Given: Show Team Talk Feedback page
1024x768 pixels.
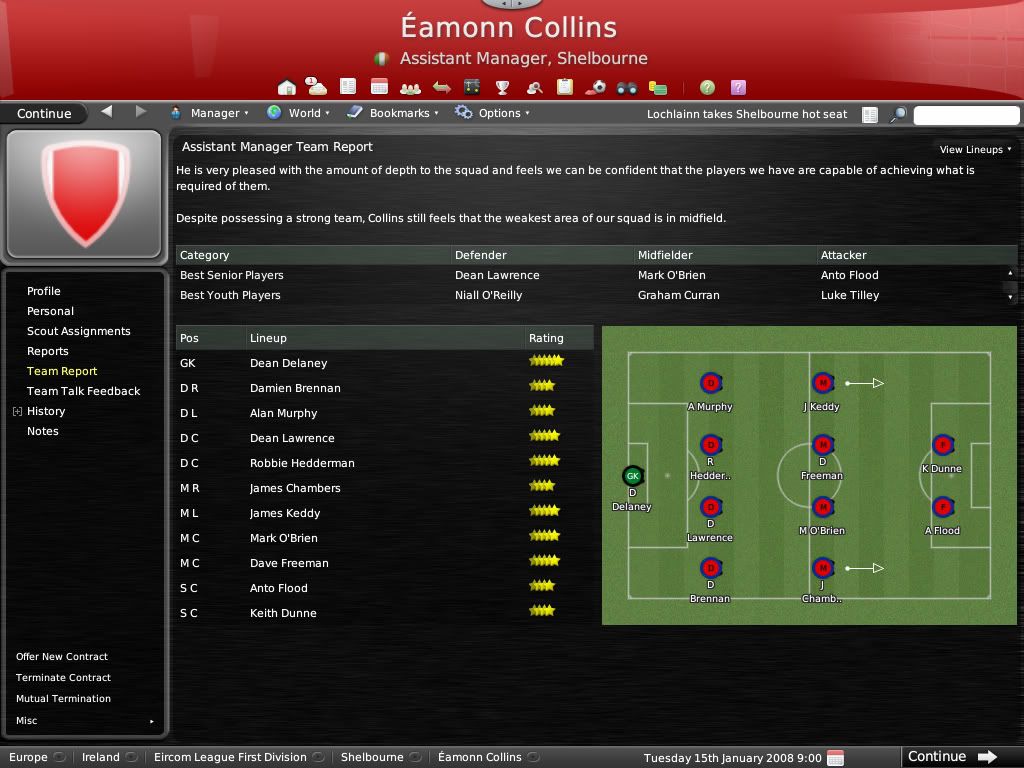Looking at the screenshot, I should [84, 391].
